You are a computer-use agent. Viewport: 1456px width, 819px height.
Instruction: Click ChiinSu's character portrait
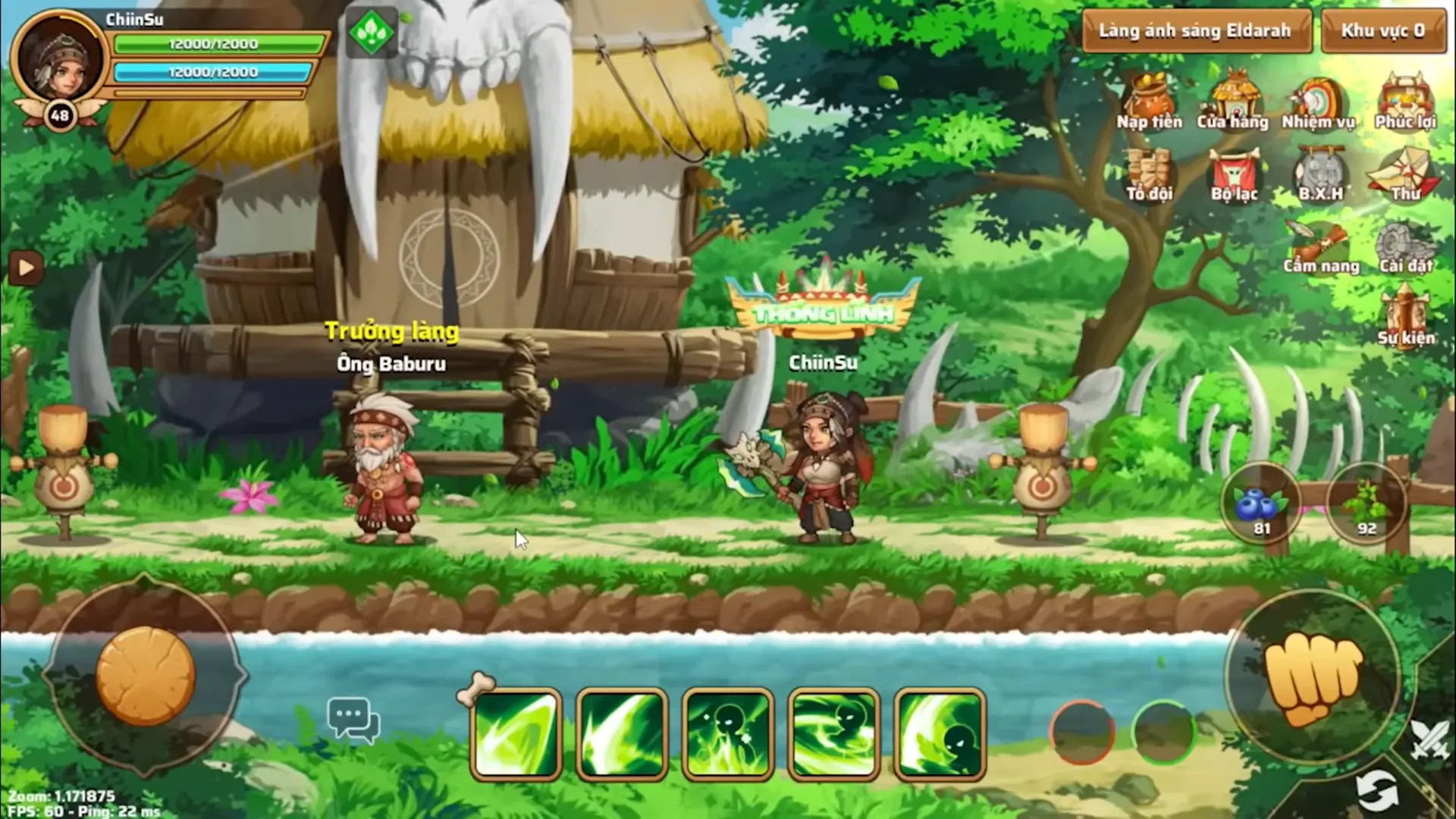pyautogui.click(x=59, y=59)
